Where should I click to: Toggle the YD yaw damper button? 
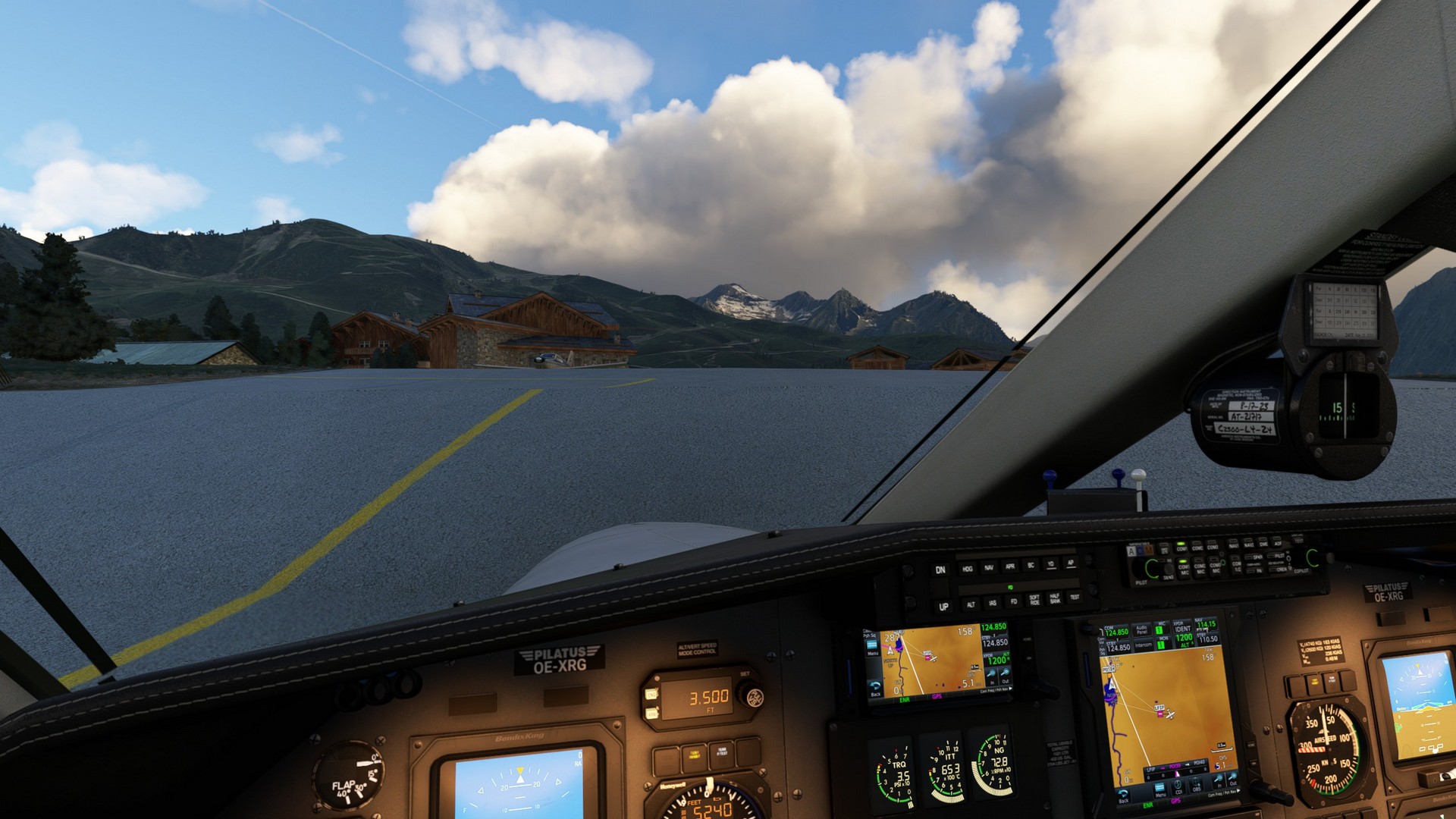1050,564
